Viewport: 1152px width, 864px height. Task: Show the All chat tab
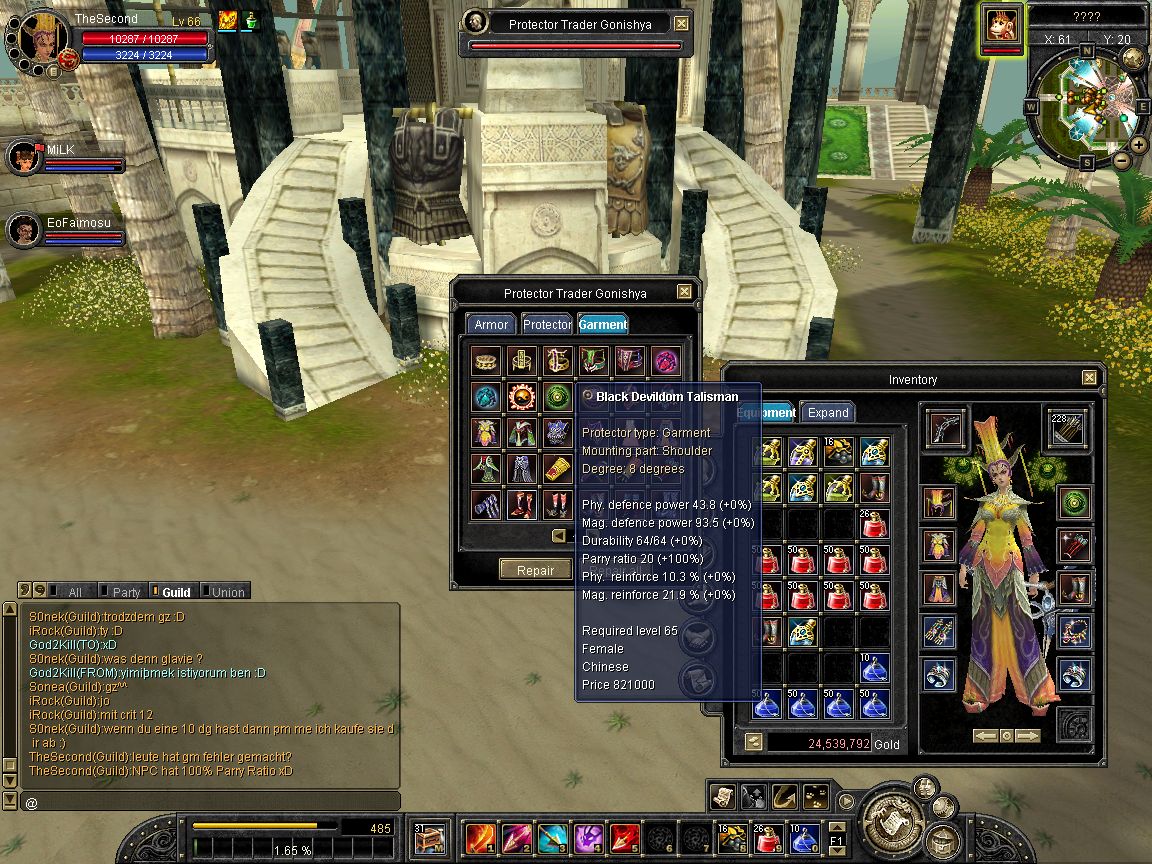tap(73, 592)
